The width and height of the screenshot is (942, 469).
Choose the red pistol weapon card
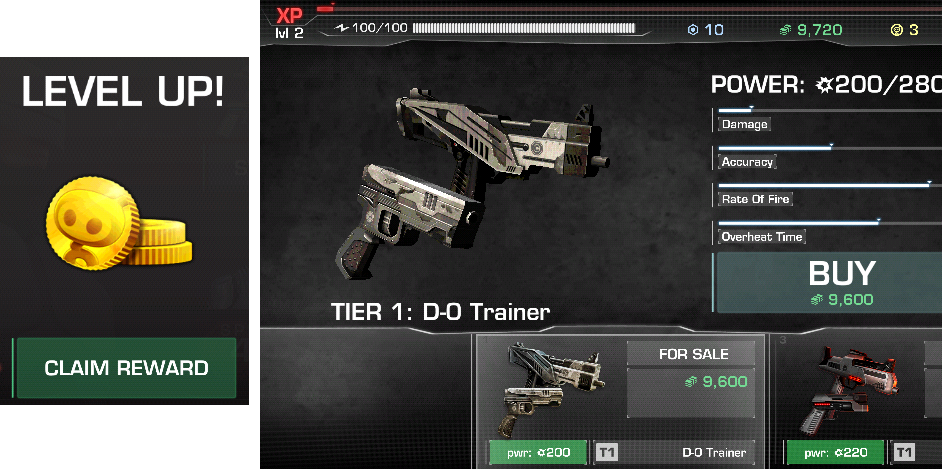pos(860,400)
